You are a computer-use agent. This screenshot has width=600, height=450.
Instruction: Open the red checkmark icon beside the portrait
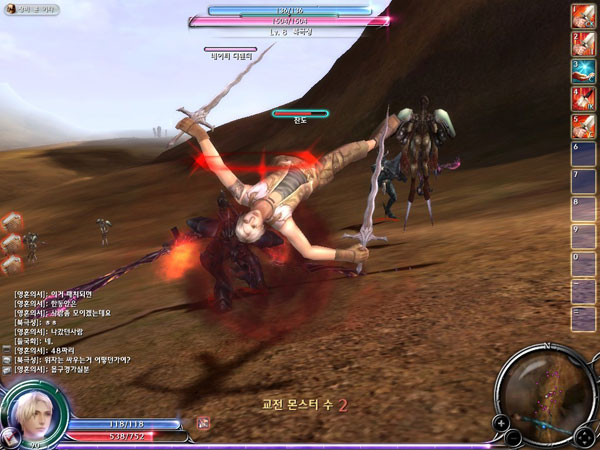click(x=12, y=435)
